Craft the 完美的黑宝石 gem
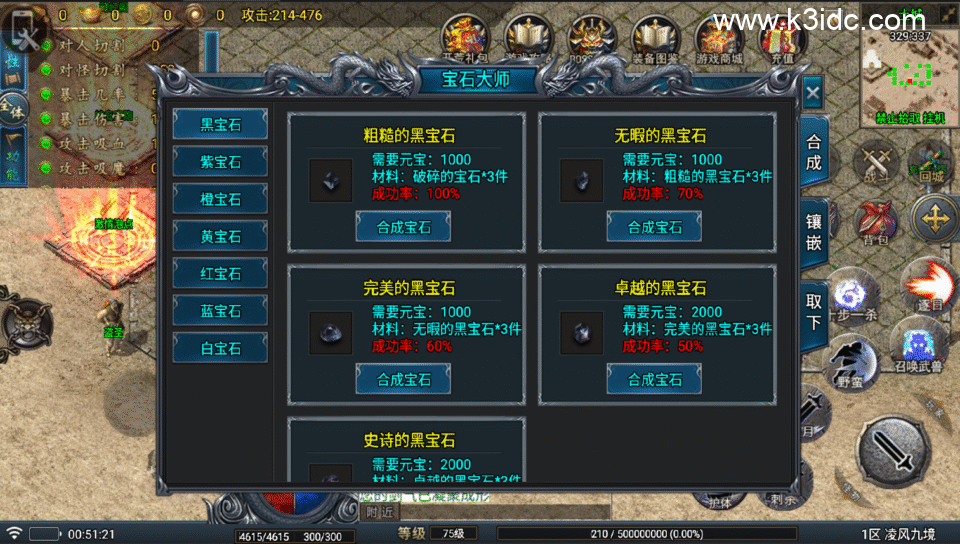 point(403,379)
